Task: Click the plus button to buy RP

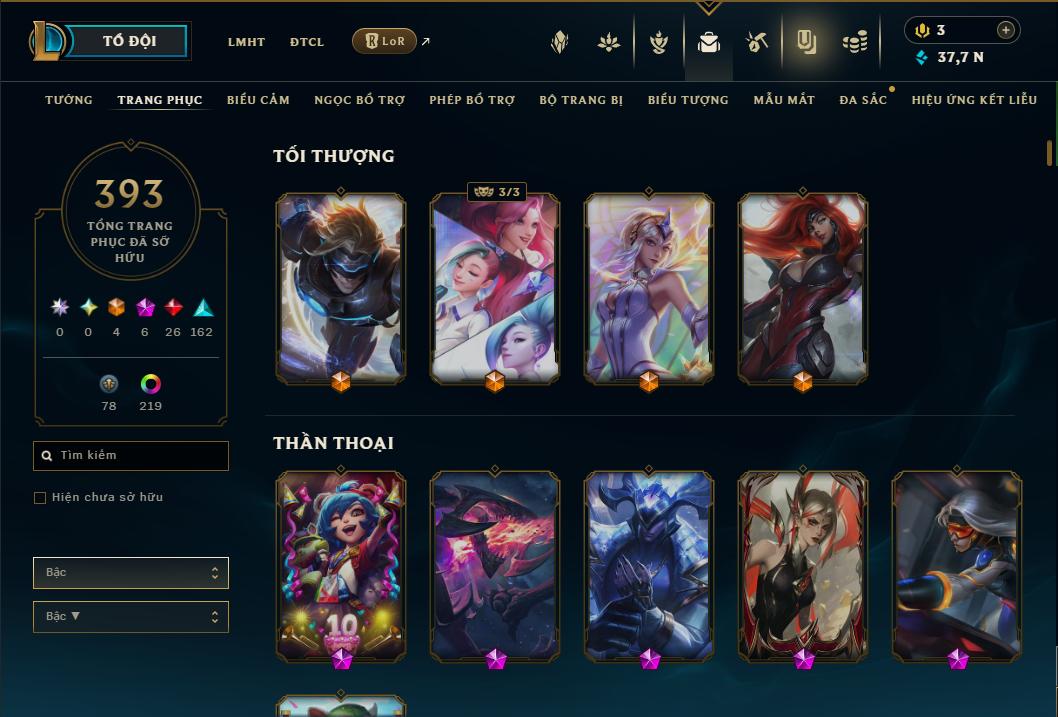Action: tap(1006, 30)
